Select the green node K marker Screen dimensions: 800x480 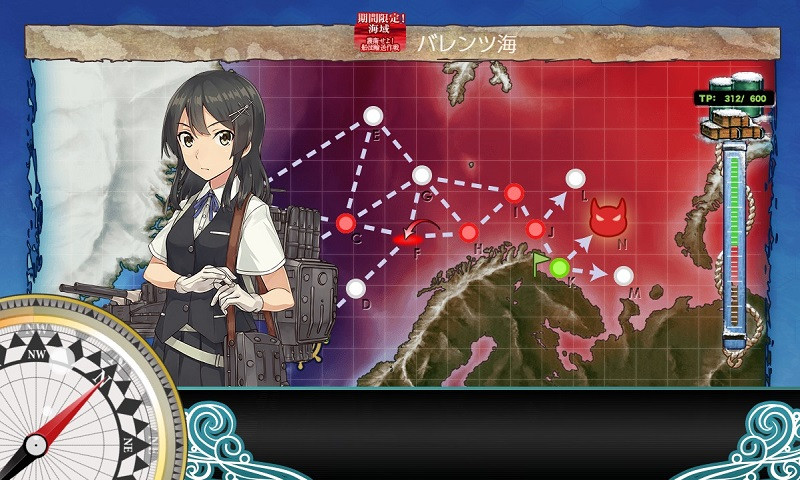tap(559, 267)
